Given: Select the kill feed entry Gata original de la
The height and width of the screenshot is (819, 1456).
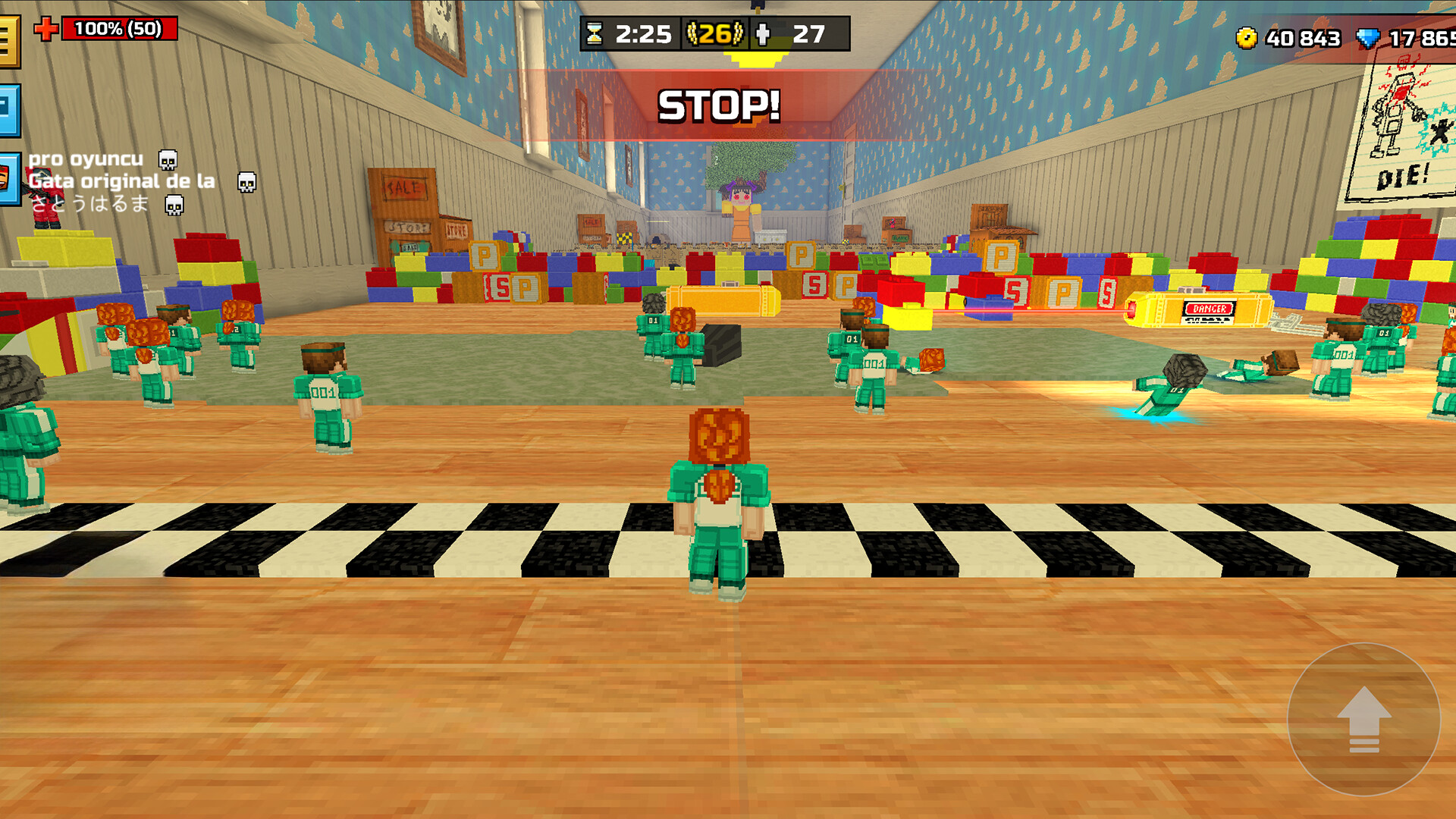Looking at the screenshot, I should point(121,182).
